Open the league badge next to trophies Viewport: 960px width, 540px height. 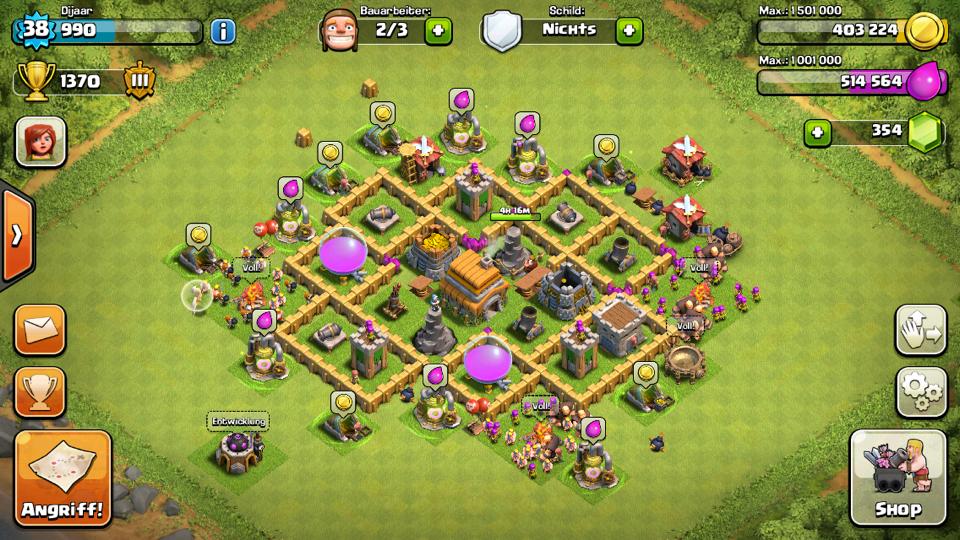(x=139, y=82)
